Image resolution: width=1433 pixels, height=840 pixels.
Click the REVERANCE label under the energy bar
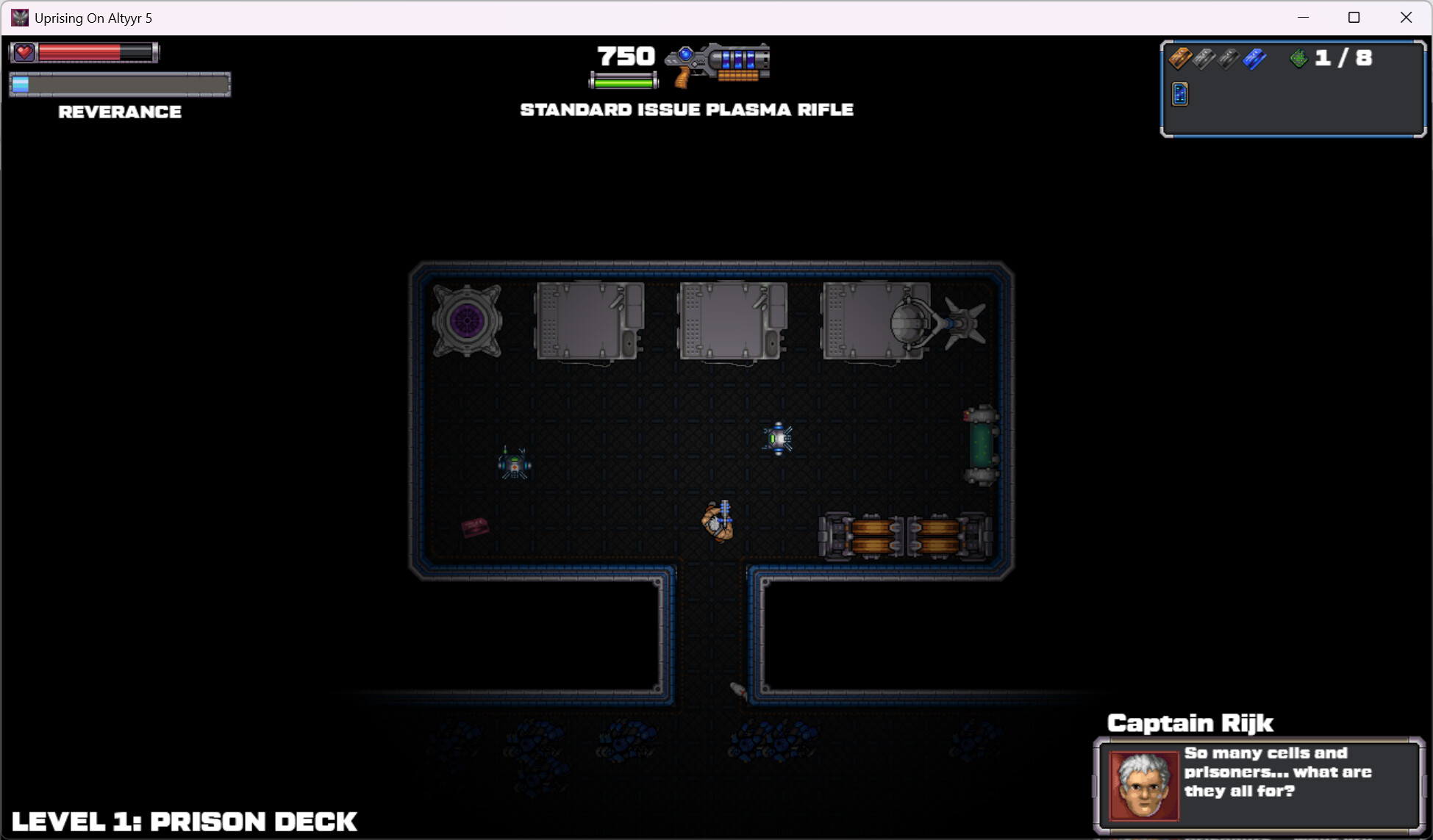[120, 112]
